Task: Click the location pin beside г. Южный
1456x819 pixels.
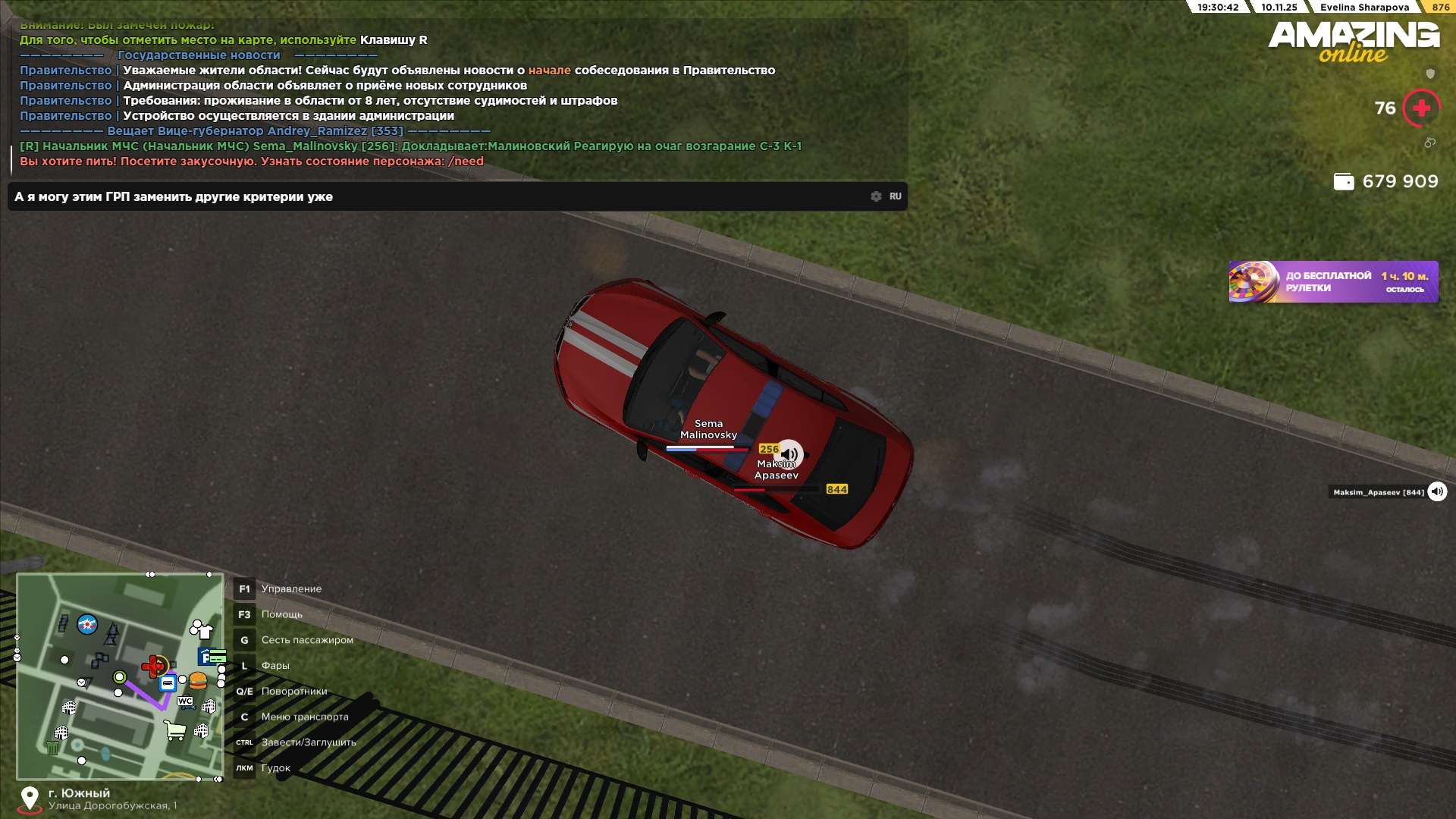Action: [x=30, y=799]
